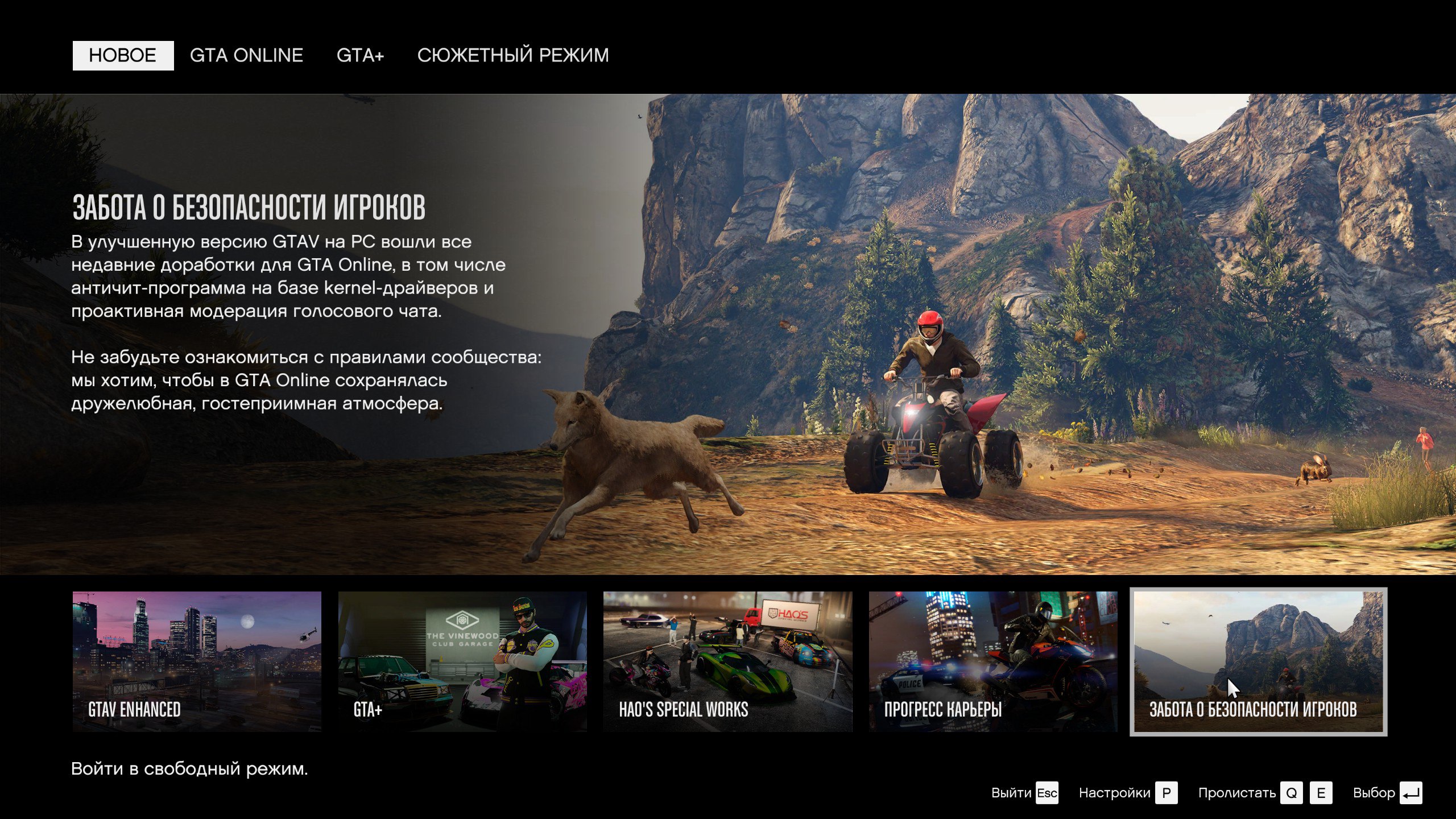Open the GTA+ Vinewood Club Garage tile
This screenshot has height=819, width=1456.
[x=462, y=661]
